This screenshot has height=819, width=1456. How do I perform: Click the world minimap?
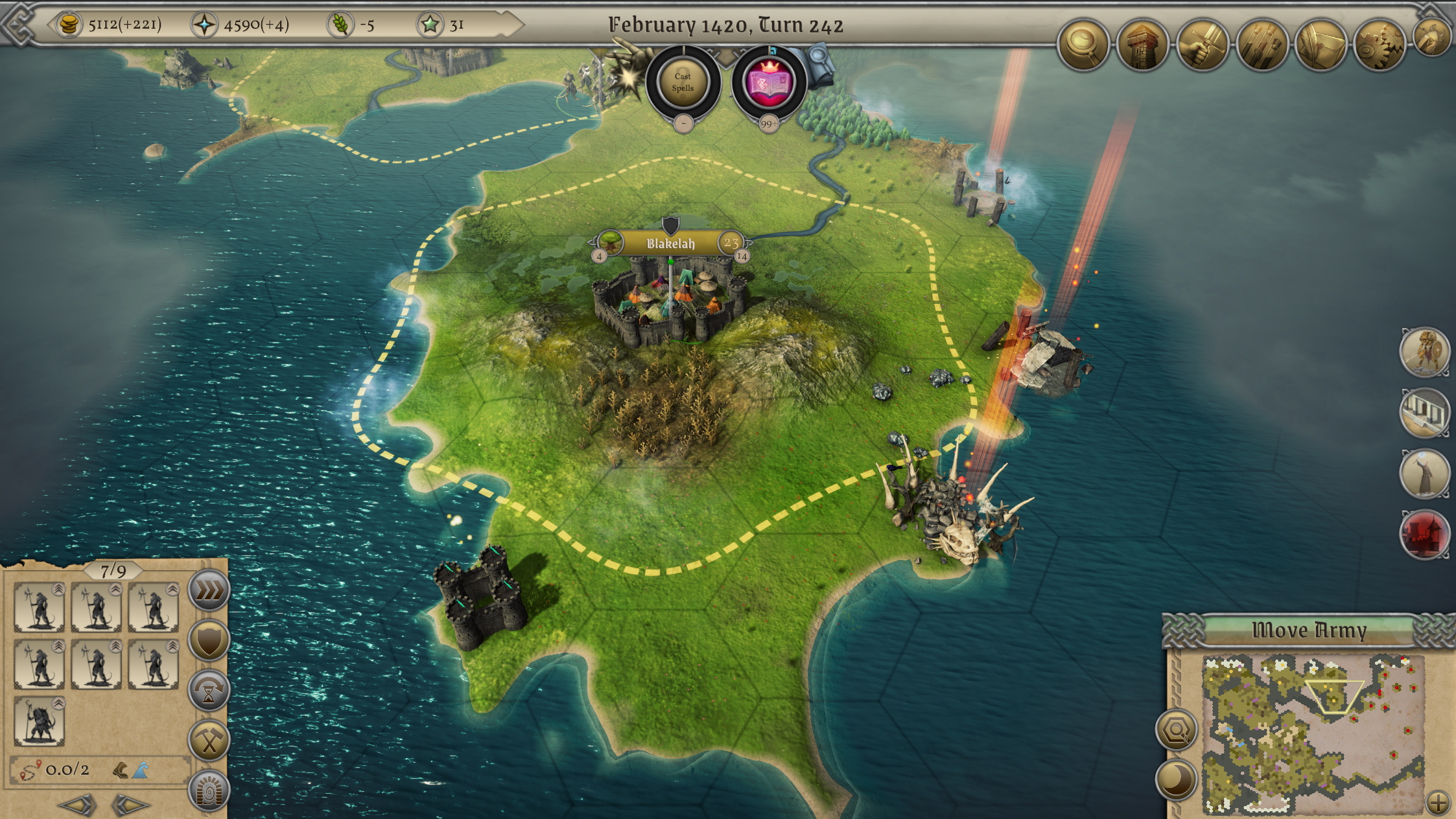coord(1313,733)
